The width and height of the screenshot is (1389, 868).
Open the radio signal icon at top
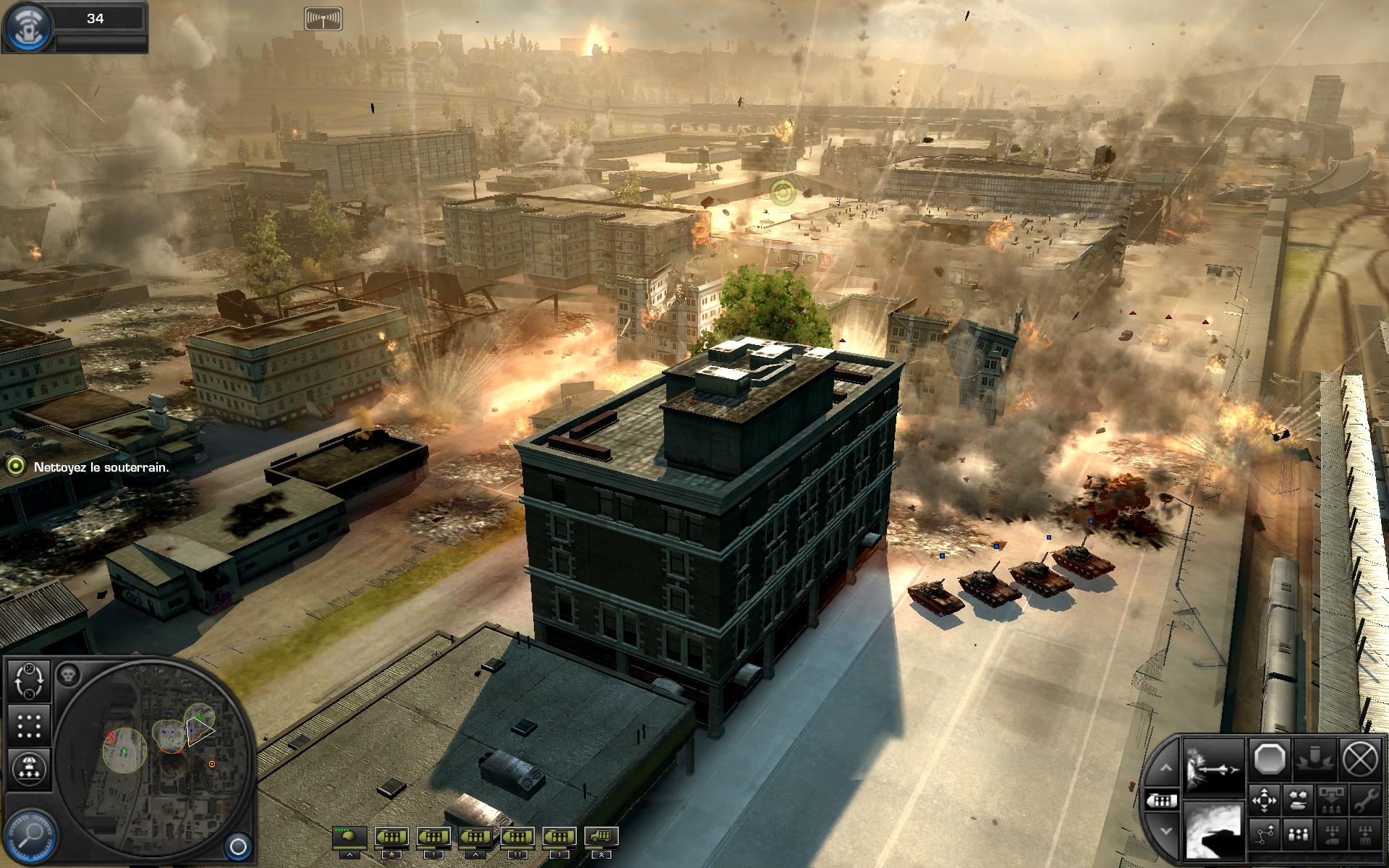[x=323, y=19]
